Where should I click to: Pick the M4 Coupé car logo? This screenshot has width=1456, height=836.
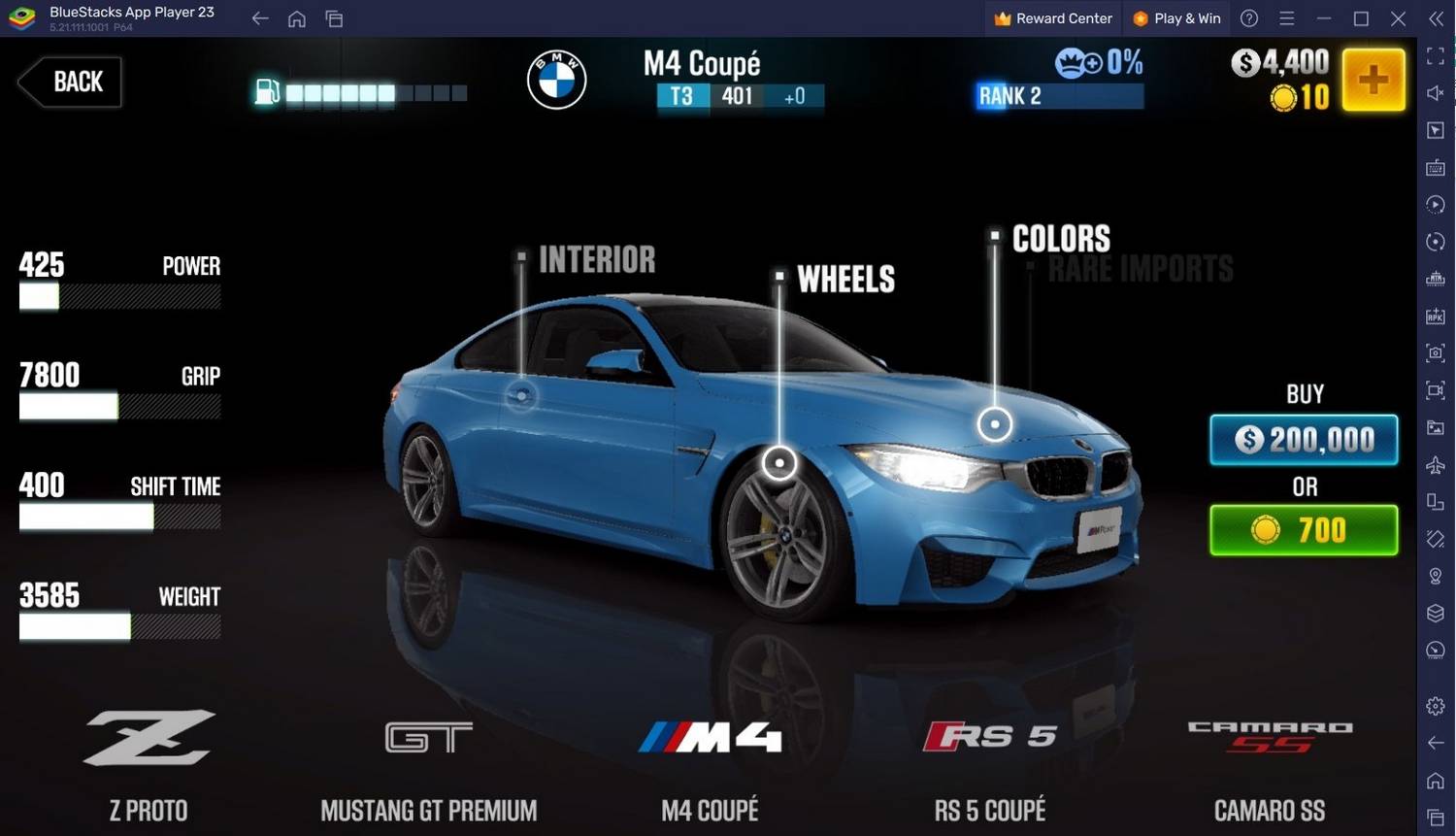pos(710,738)
